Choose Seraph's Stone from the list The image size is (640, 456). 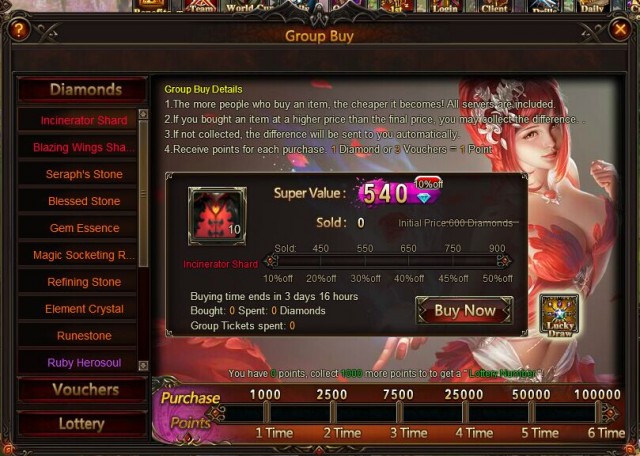coord(83,174)
